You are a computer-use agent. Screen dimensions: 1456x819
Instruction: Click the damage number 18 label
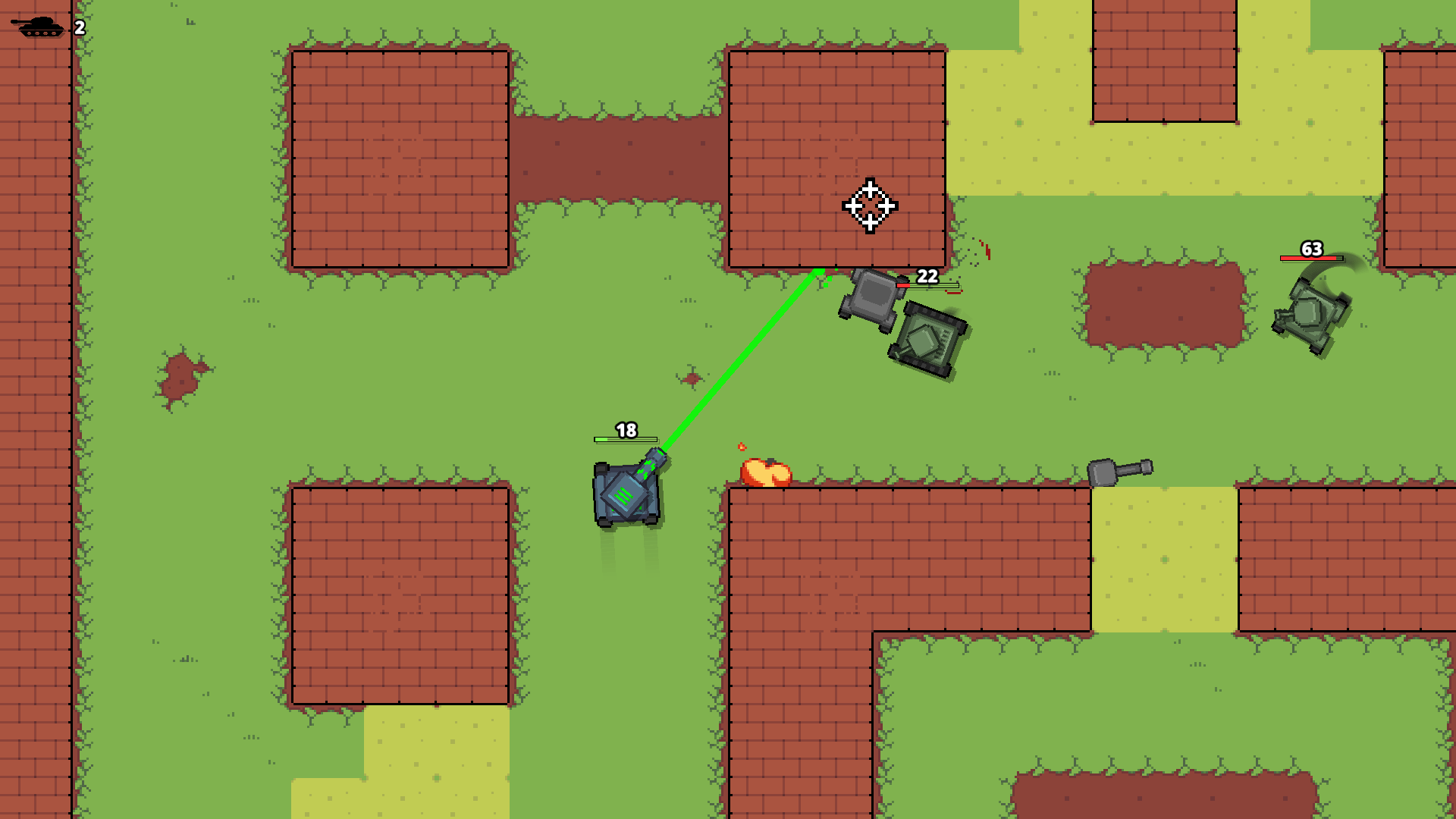pos(626,430)
